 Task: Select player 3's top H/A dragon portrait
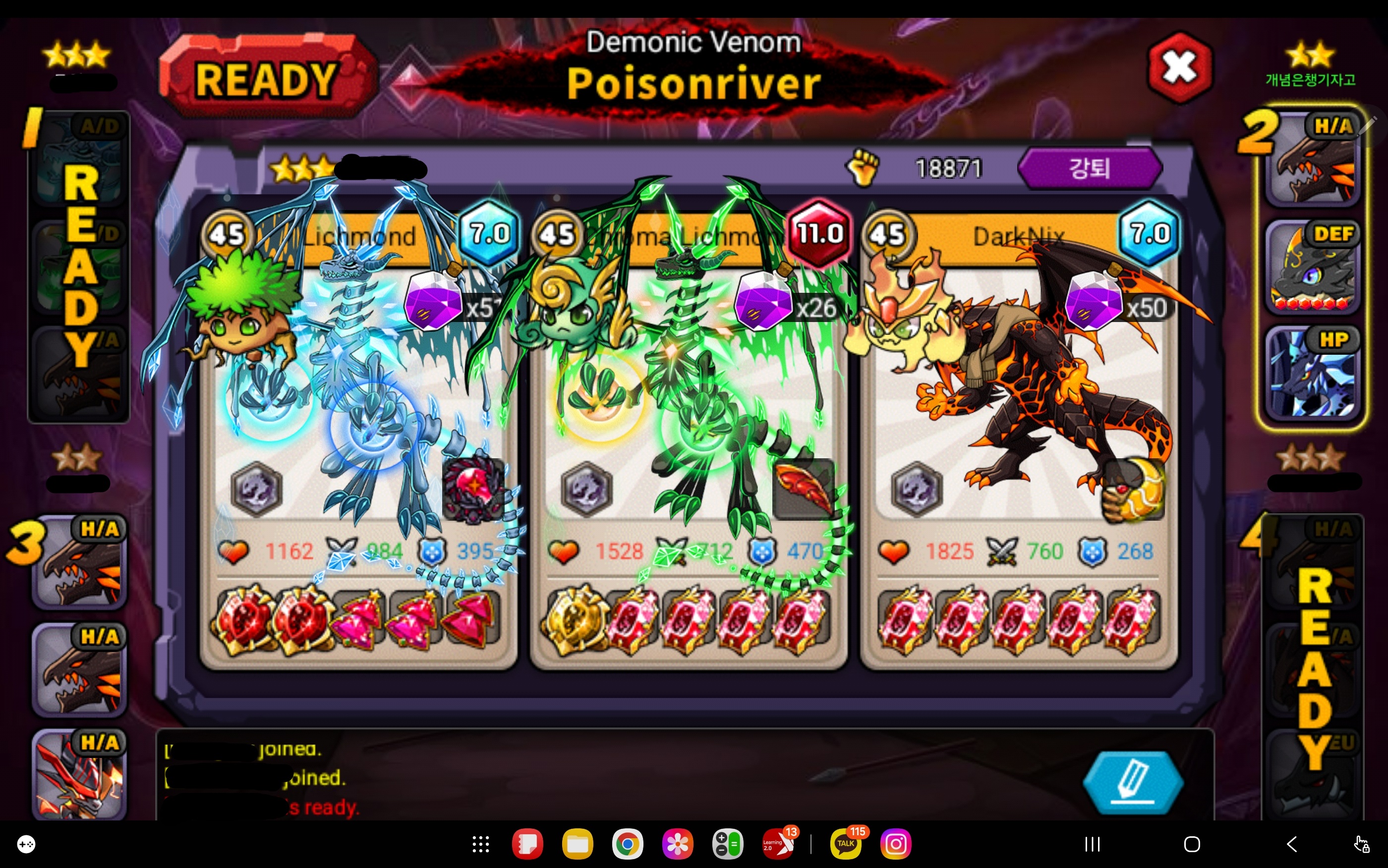(79, 563)
